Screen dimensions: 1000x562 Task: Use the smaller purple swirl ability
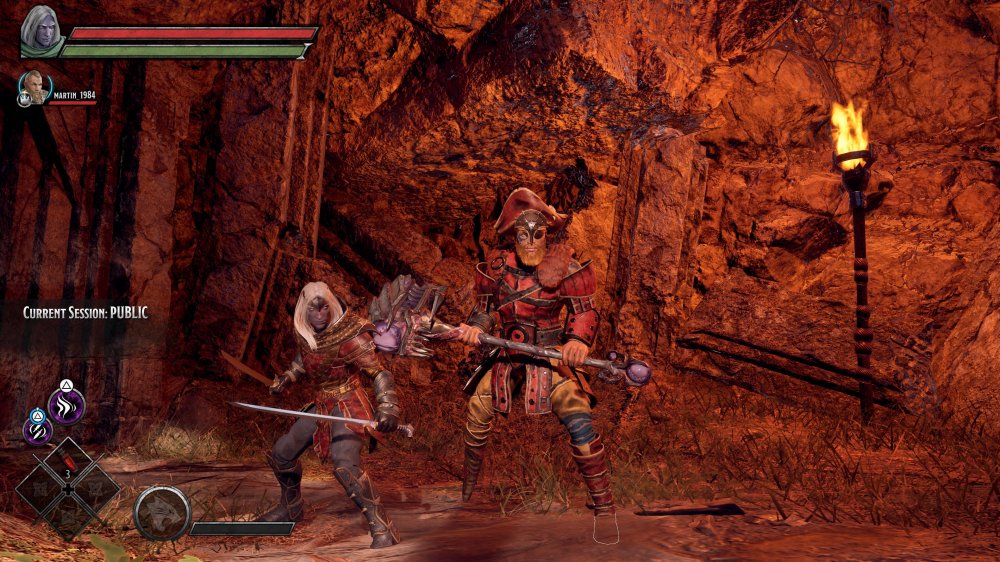coord(37,430)
